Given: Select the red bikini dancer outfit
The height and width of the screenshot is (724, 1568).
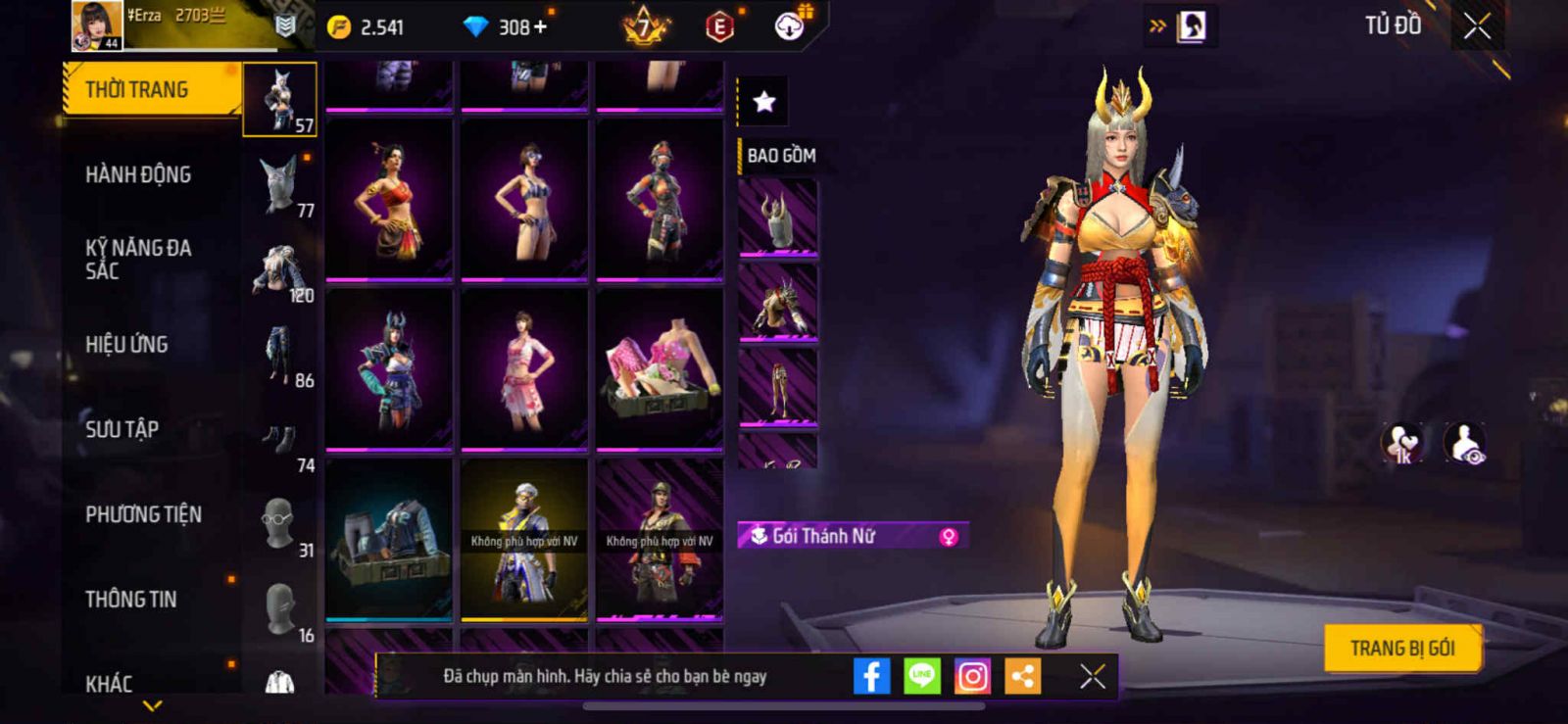Looking at the screenshot, I should pos(389,200).
